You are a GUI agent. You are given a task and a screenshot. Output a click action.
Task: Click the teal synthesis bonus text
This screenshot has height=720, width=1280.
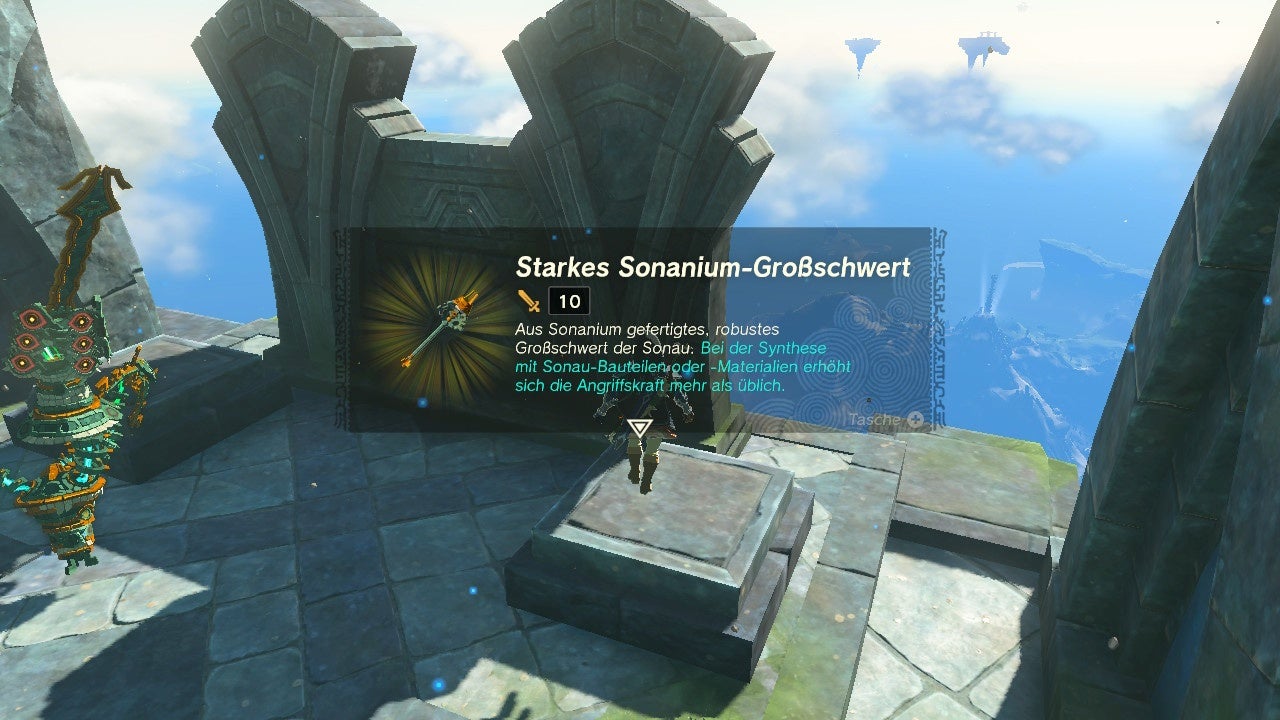point(680,367)
